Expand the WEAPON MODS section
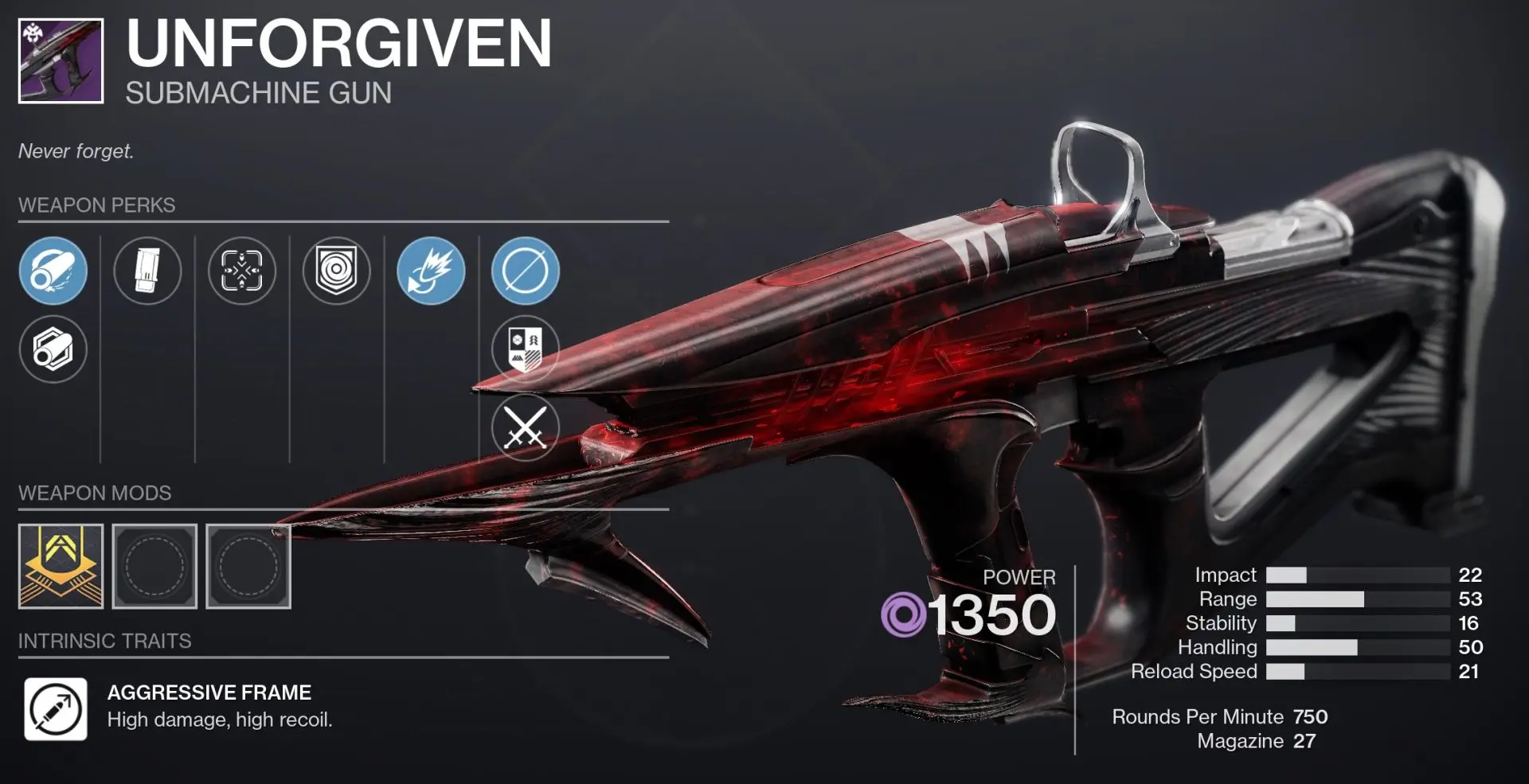1529x784 pixels. (95, 493)
